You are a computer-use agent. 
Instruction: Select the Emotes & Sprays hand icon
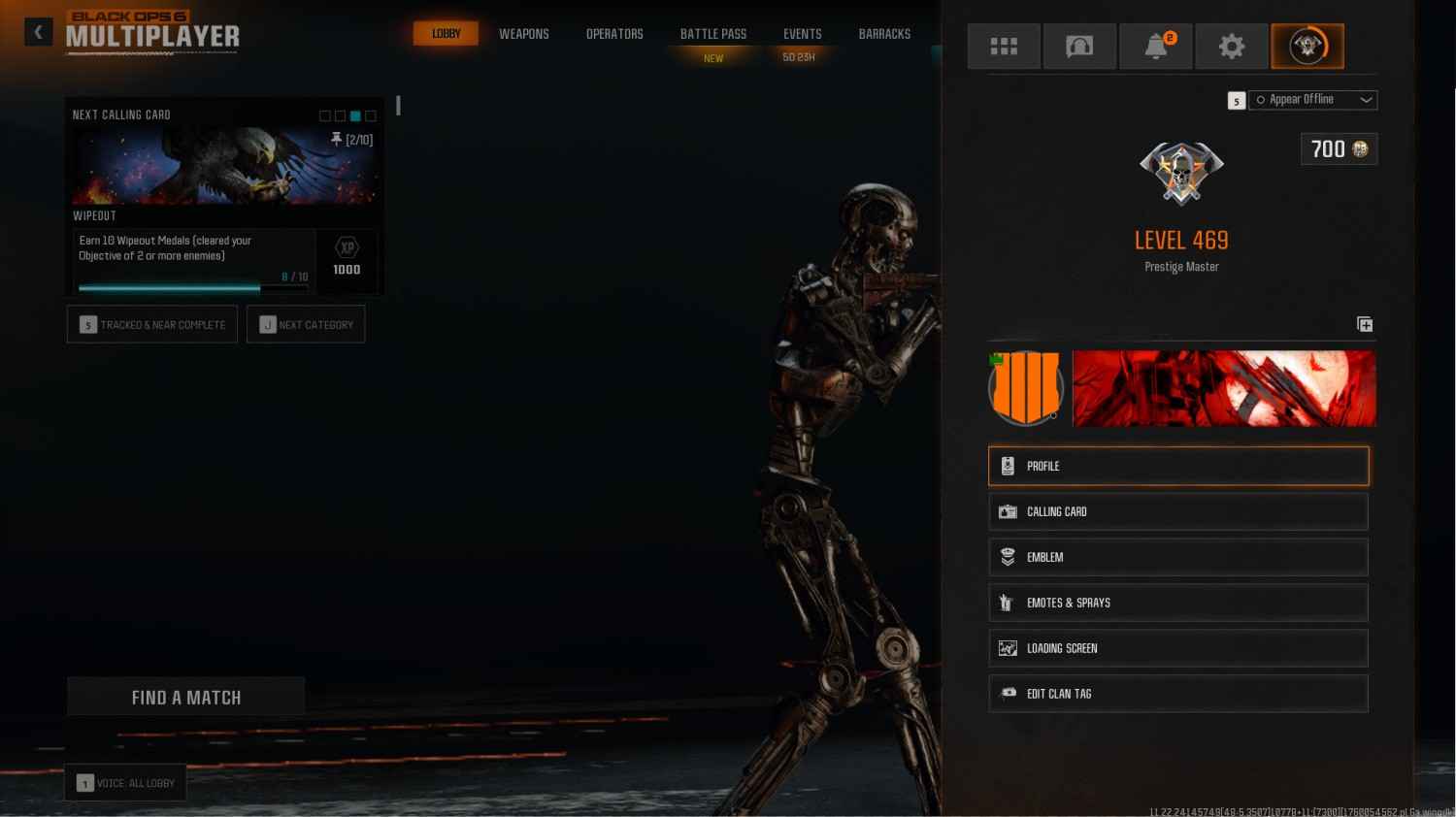point(1008,602)
